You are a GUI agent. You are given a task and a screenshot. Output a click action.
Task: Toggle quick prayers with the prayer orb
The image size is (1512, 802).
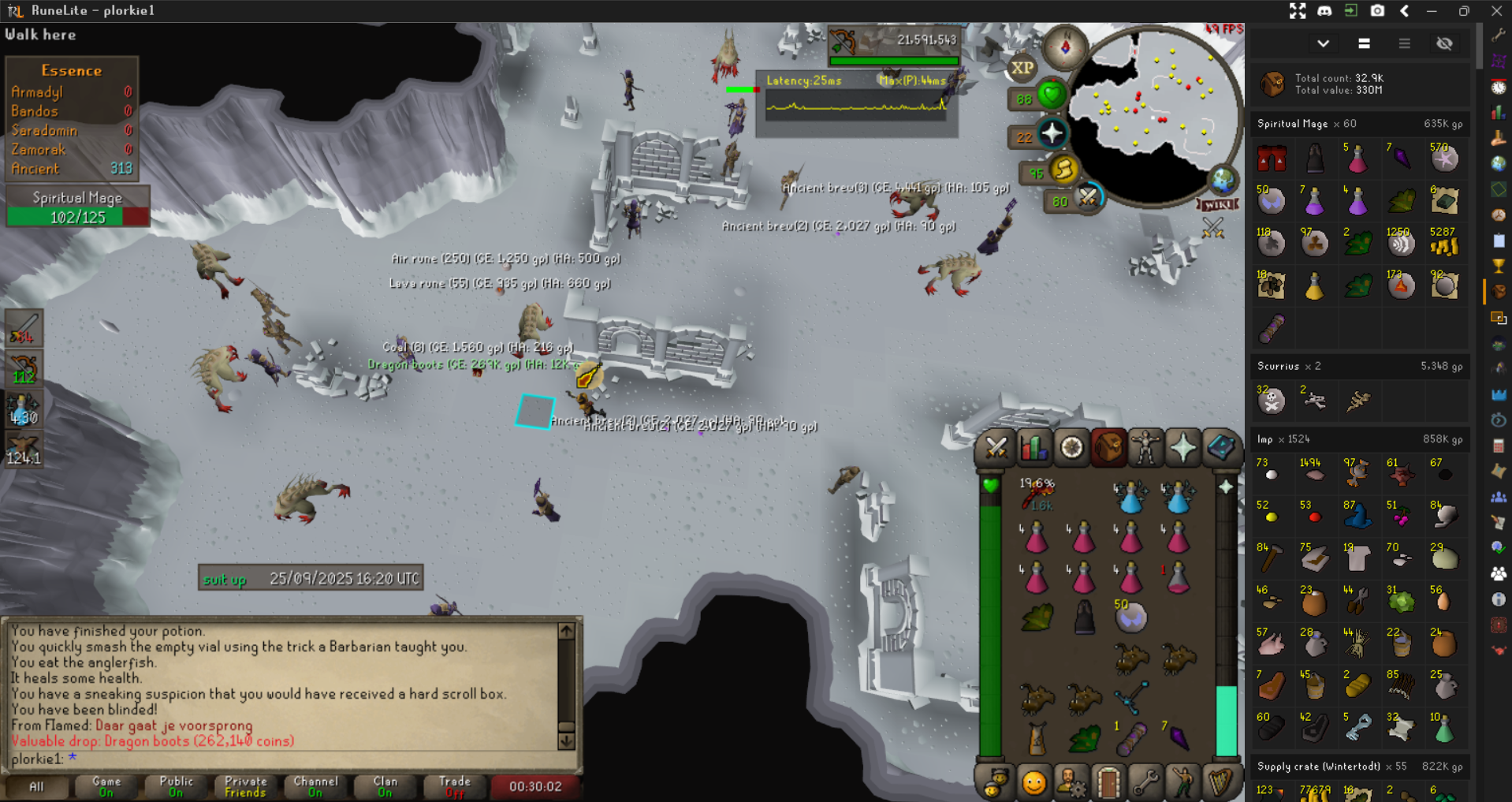1052,135
